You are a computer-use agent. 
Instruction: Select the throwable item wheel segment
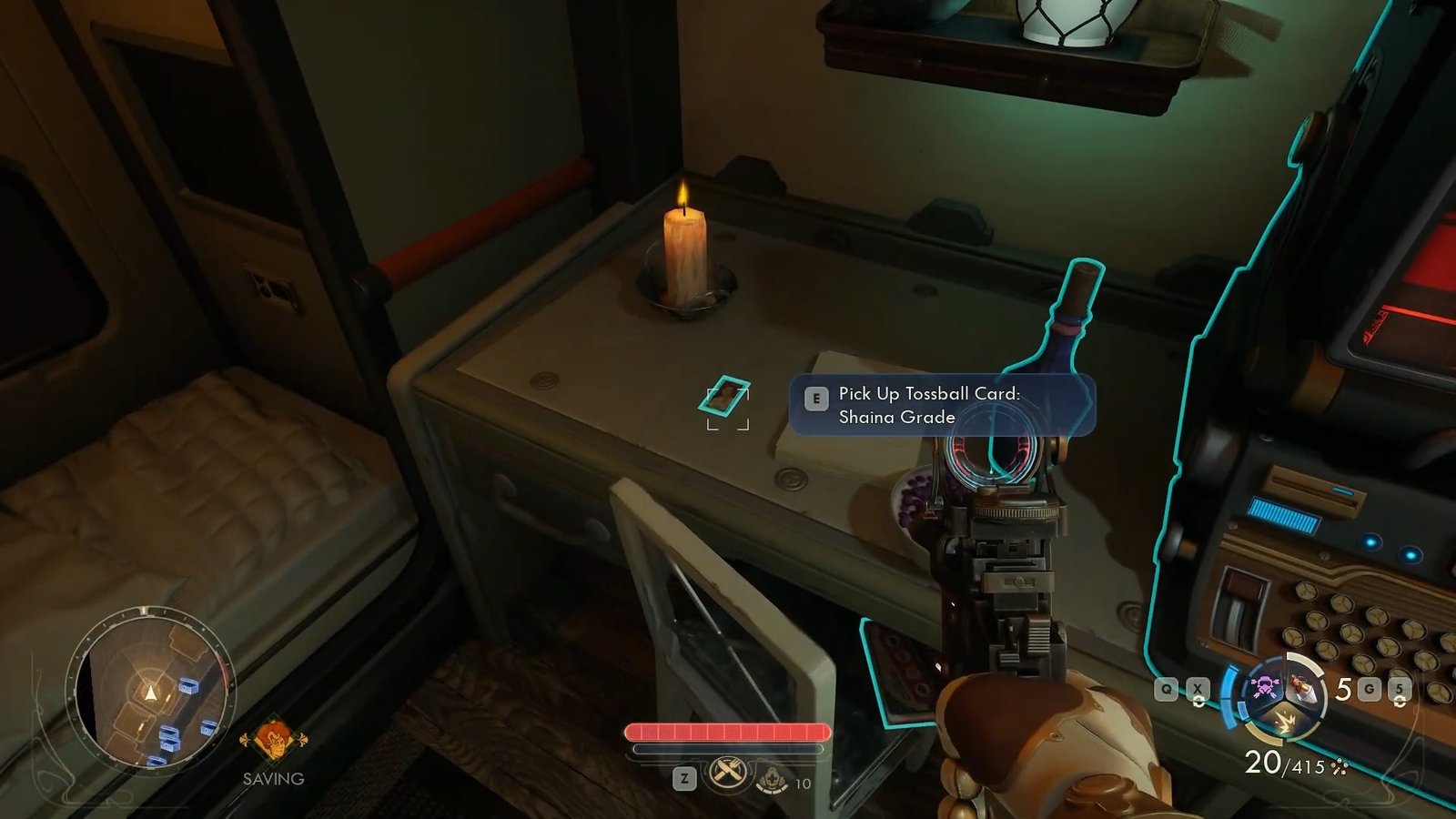tap(1303, 691)
